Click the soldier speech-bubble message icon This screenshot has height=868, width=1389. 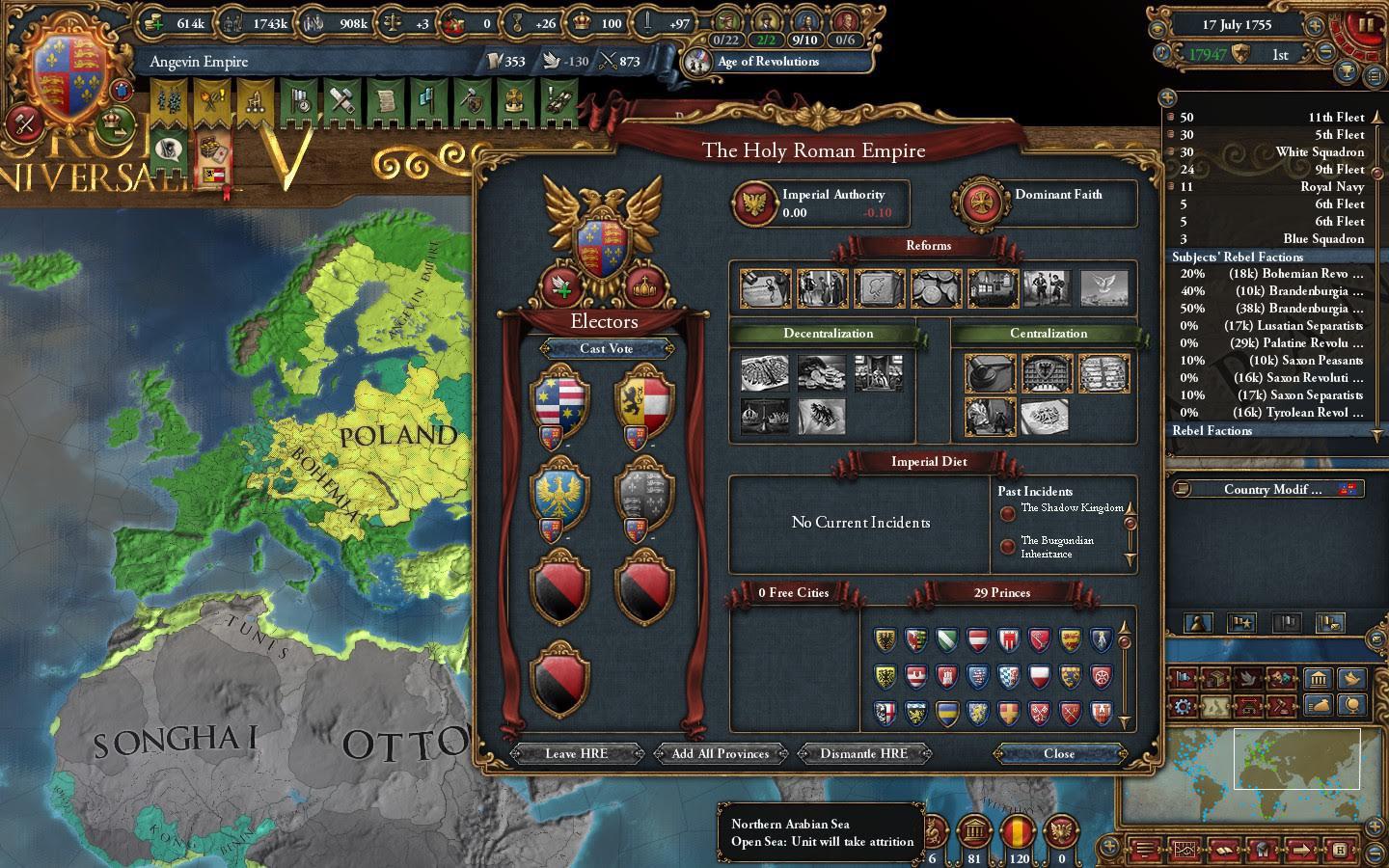click(166, 151)
